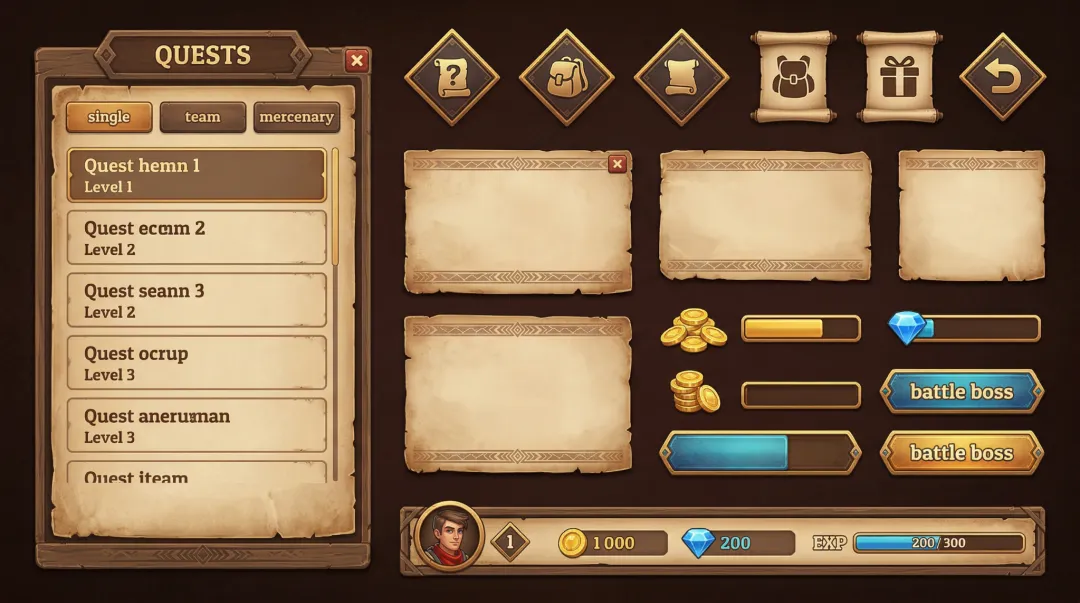Start the blue battle boss button

tap(961, 392)
